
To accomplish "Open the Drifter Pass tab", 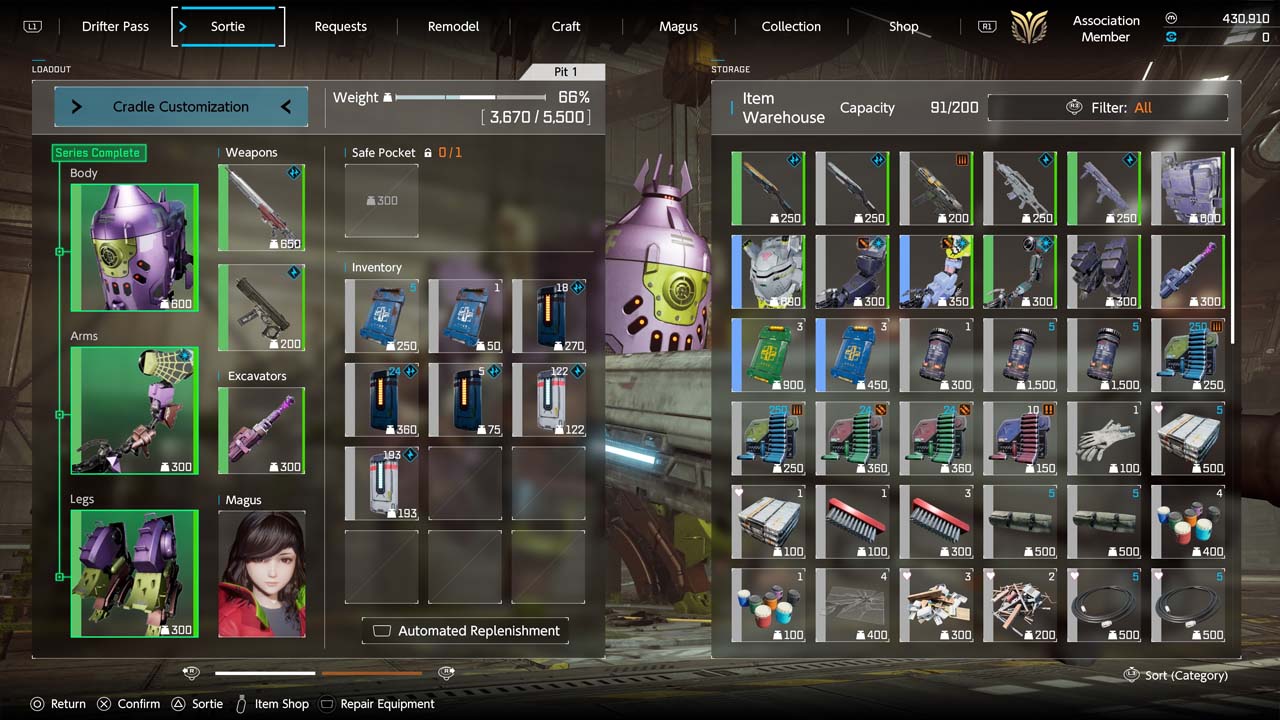I will pos(115,27).
